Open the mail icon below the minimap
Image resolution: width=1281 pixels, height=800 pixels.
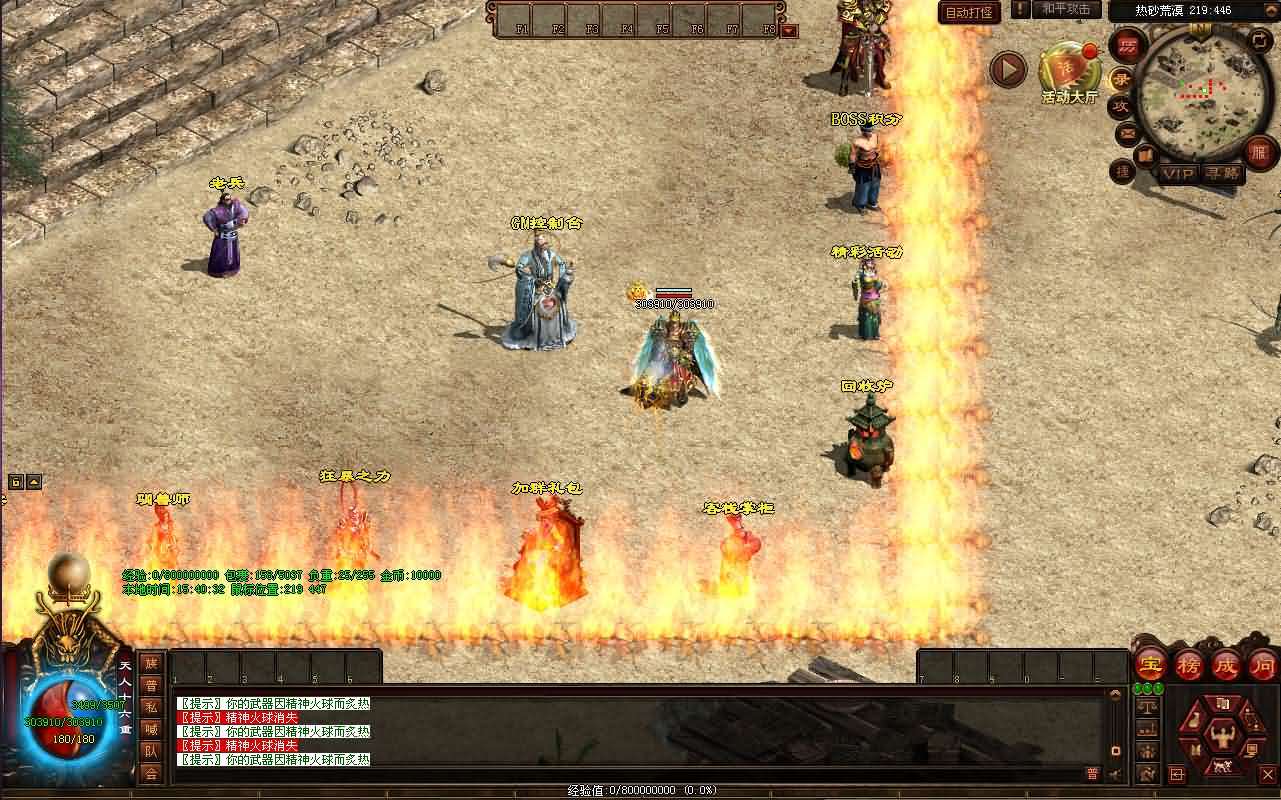1126,133
